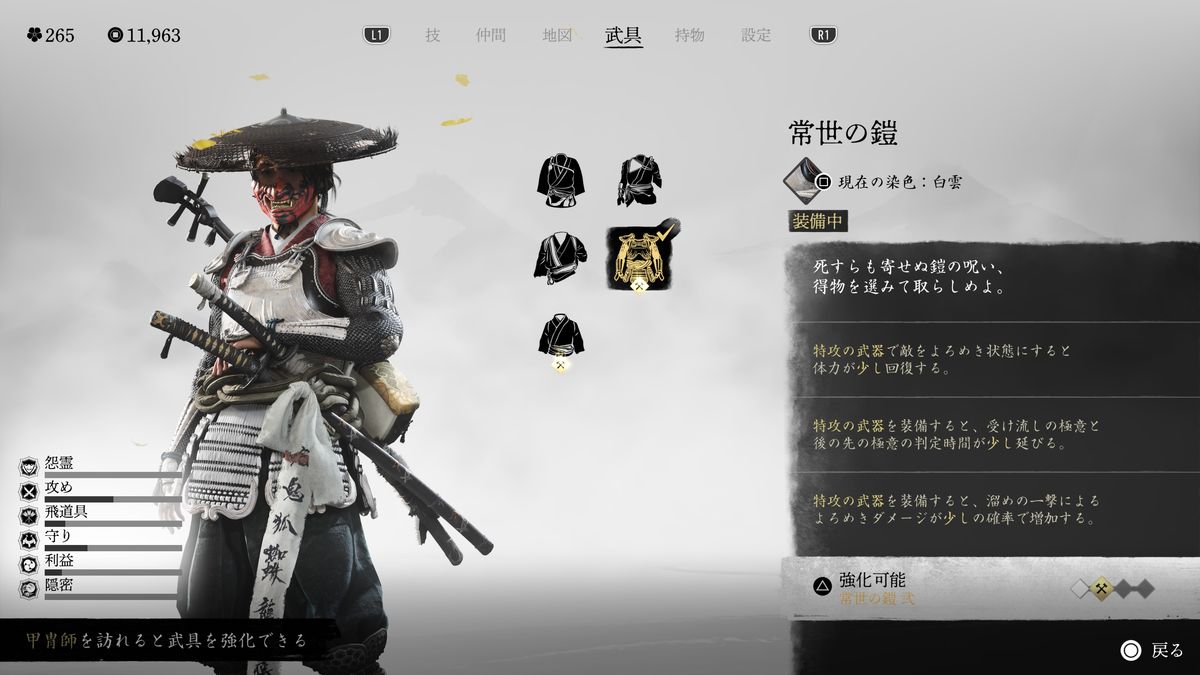This screenshot has height=675, width=1200.
Task: Open the 仲間 tab
Action: pos(491,35)
